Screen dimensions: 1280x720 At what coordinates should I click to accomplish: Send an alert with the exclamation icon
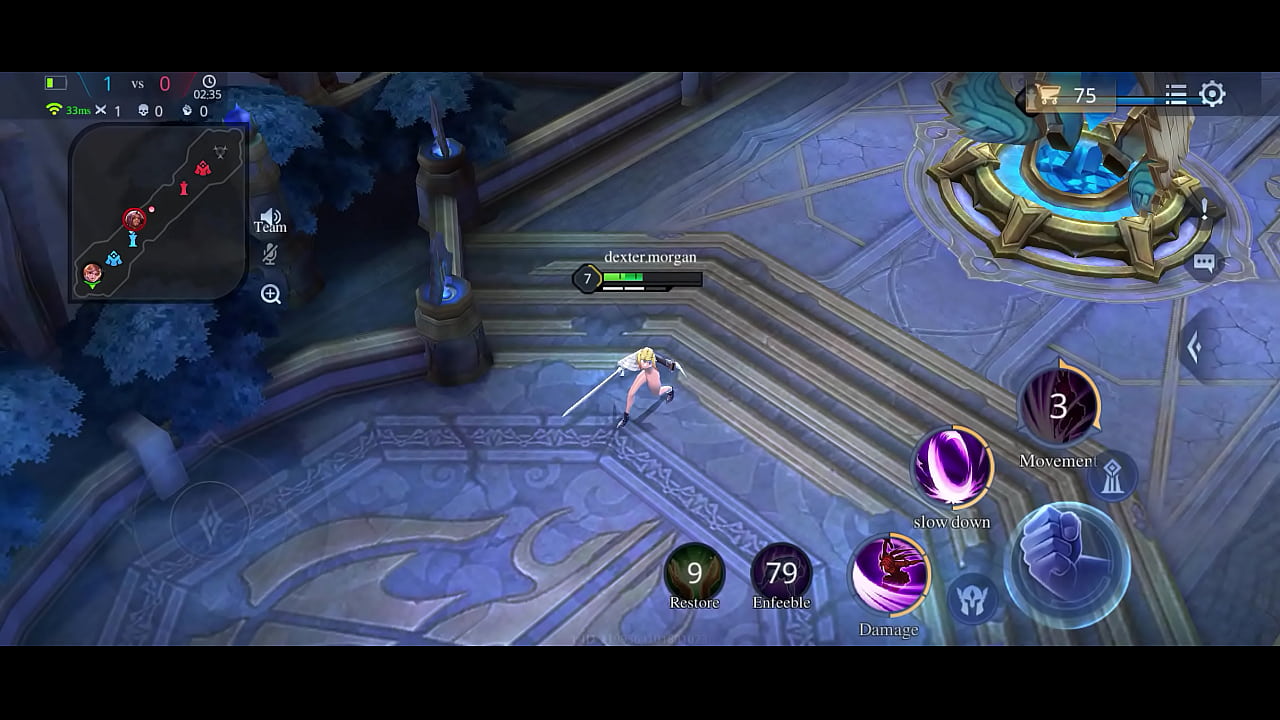[1205, 209]
